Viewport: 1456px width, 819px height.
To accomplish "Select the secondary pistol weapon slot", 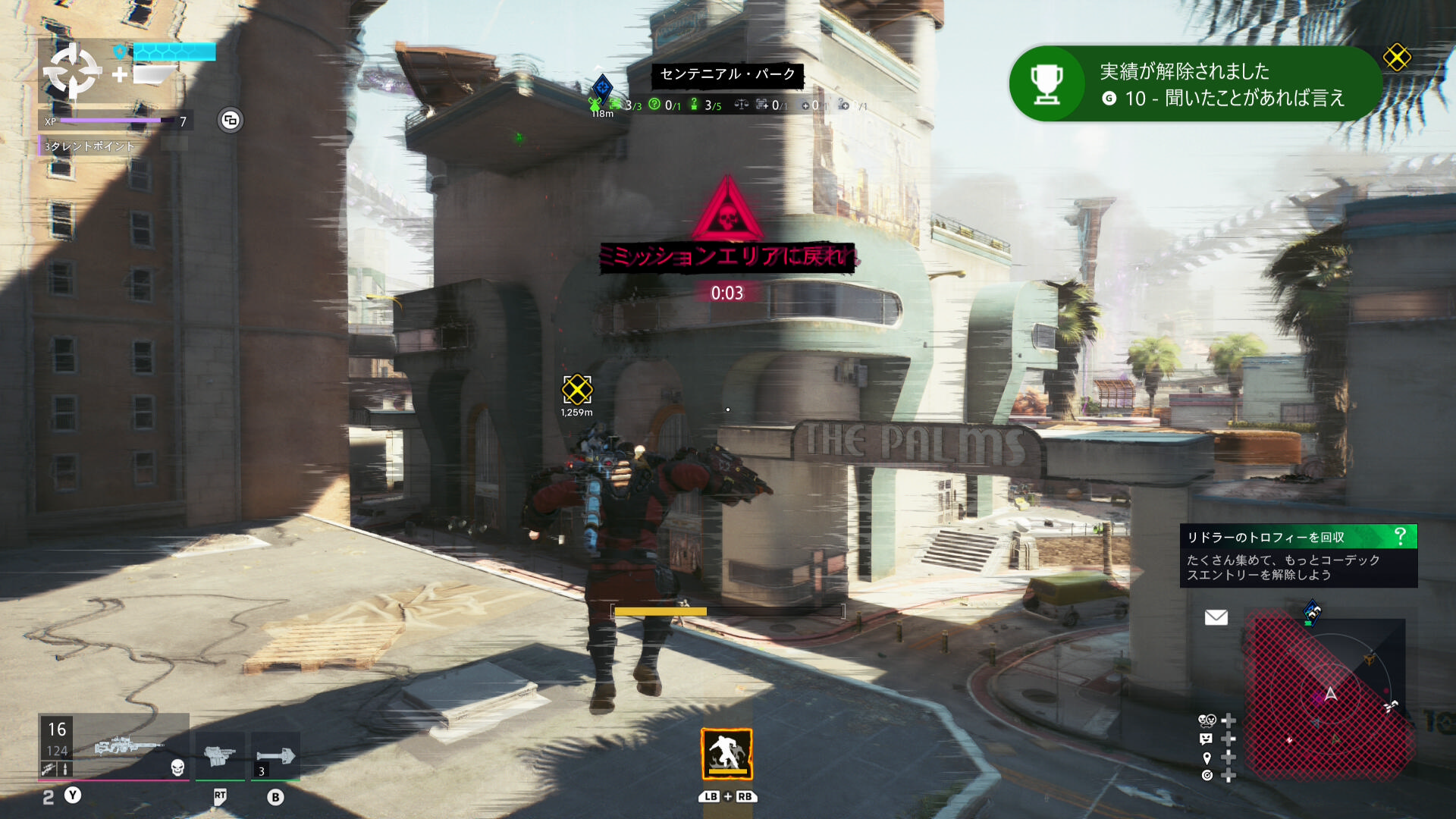I will (220, 755).
